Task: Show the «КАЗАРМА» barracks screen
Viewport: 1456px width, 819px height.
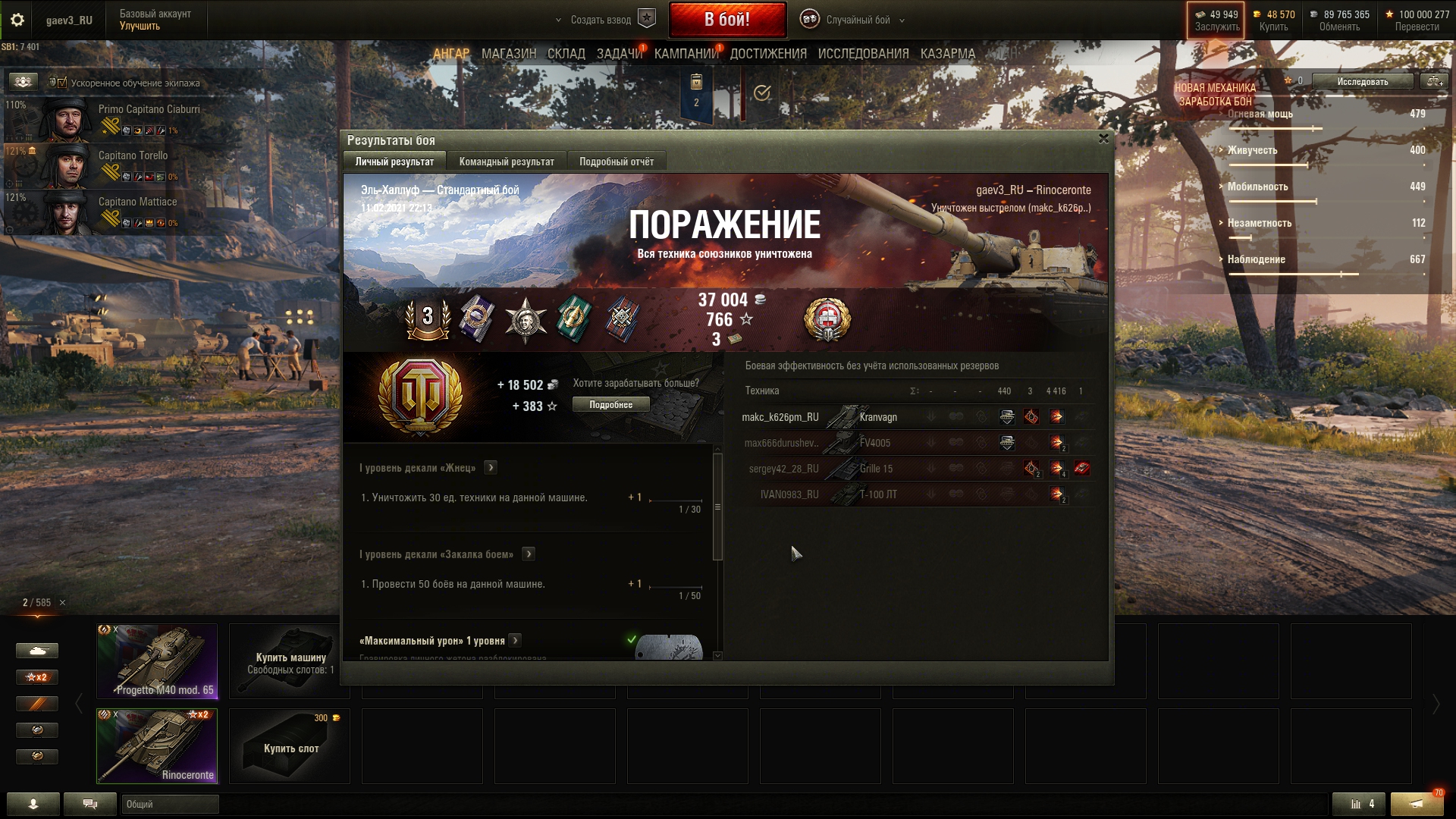Action: [x=947, y=54]
